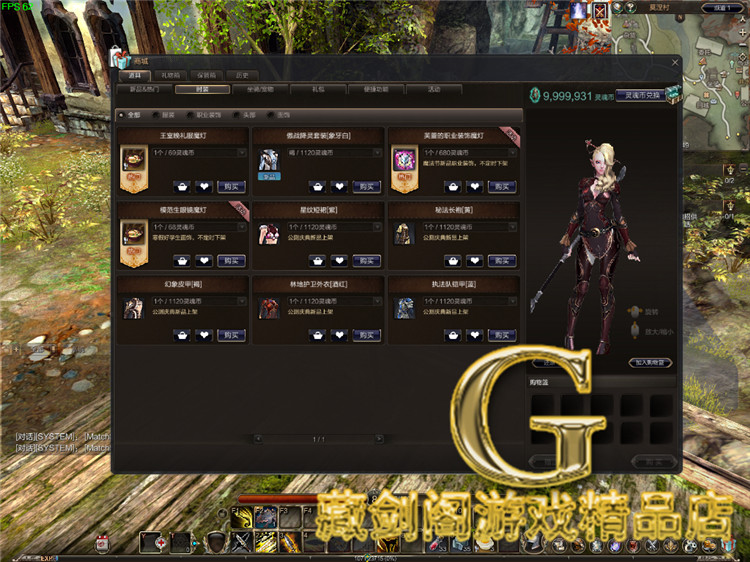
Task: Buy the 王室晚礼服魔灯 item
Action: [x=231, y=186]
